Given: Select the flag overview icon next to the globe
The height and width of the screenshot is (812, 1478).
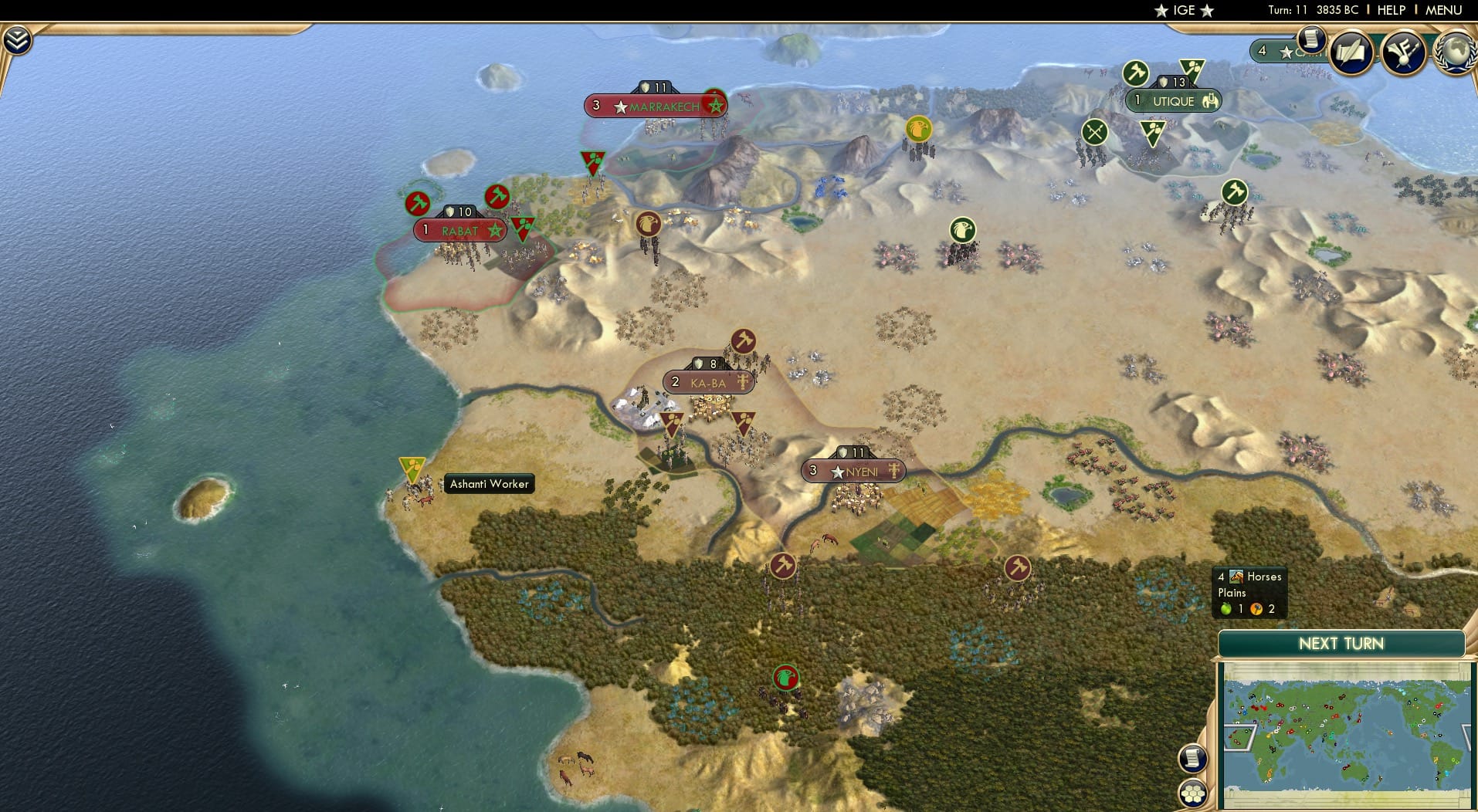Looking at the screenshot, I should (1405, 51).
